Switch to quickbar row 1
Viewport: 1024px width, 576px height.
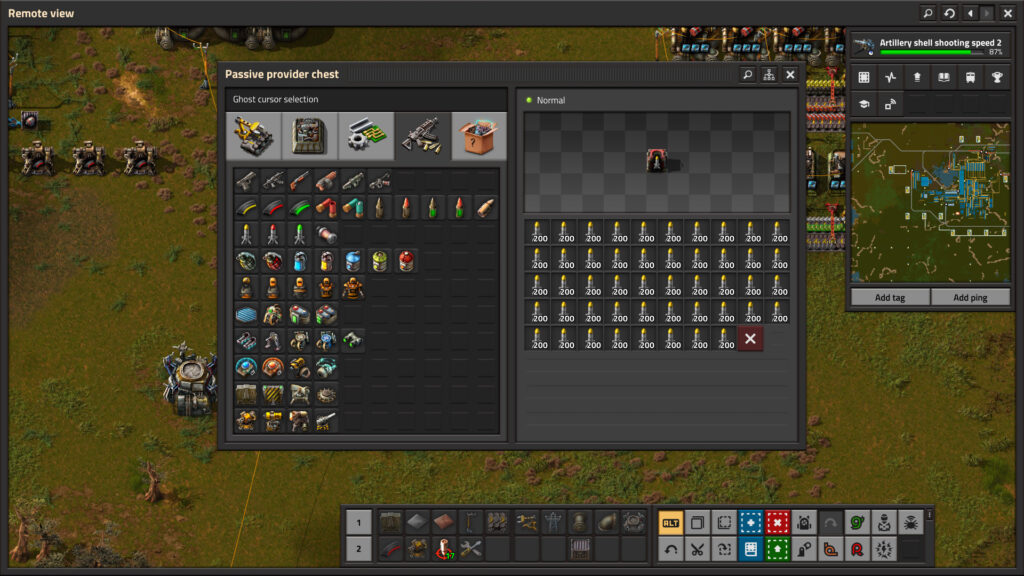(359, 522)
